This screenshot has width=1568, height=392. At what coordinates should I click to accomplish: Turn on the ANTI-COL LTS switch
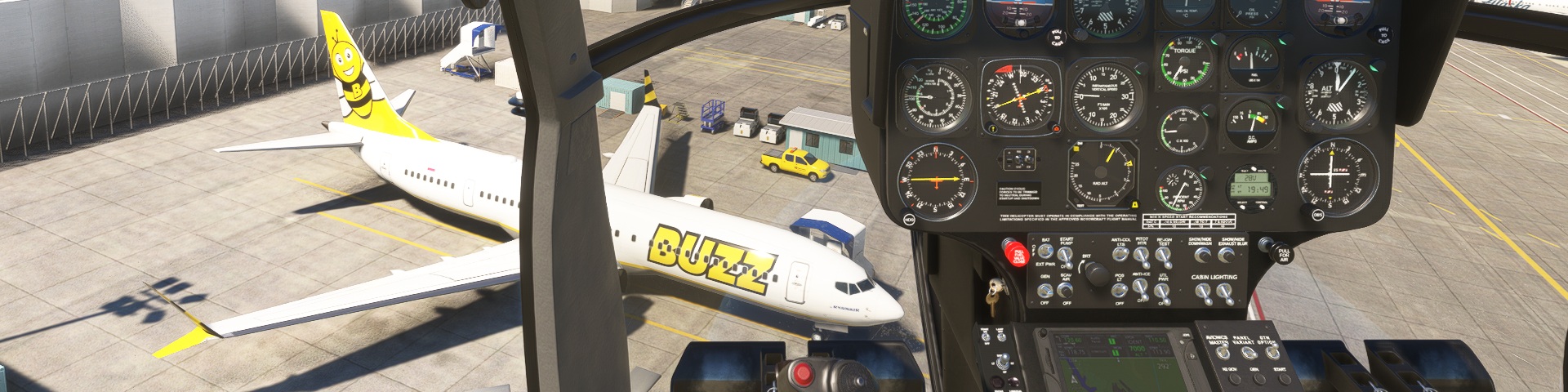pos(1119,256)
